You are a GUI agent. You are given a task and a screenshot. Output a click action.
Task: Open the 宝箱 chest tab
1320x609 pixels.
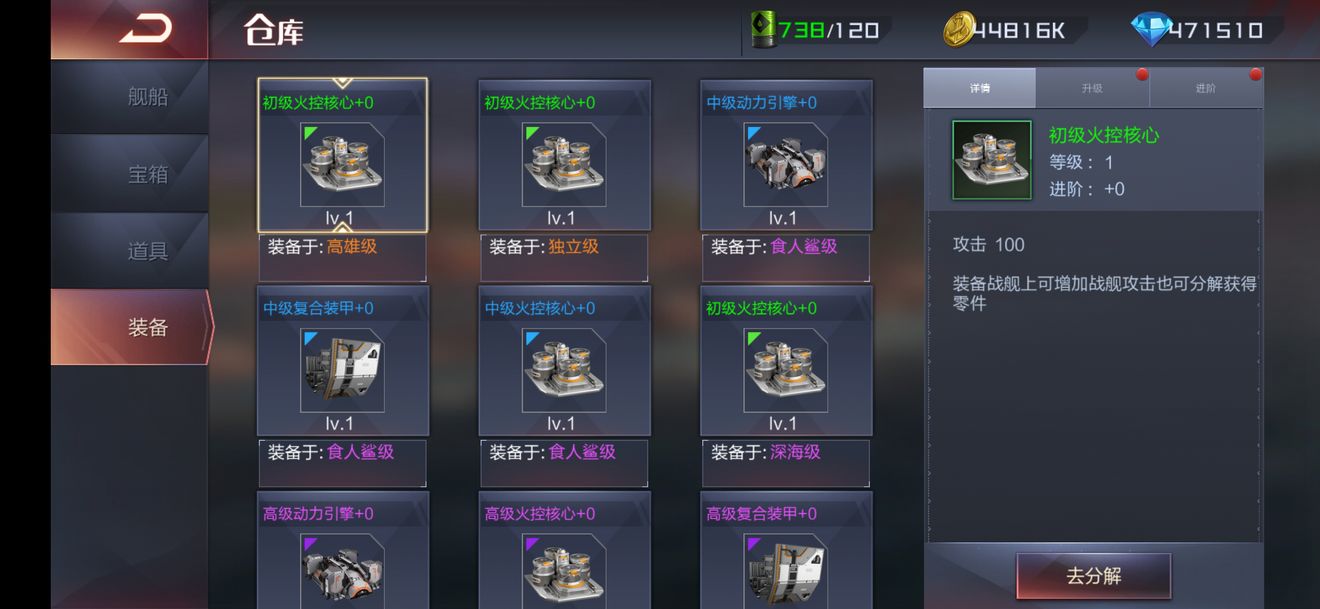[x=147, y=174]
